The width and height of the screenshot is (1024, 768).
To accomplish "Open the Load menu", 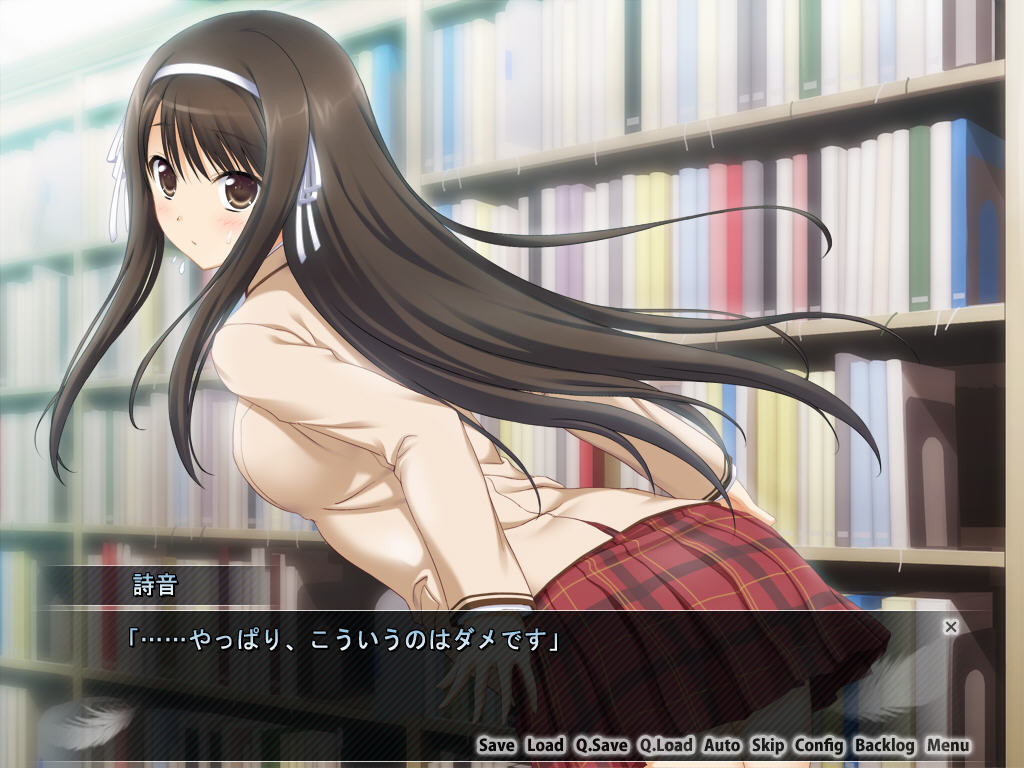I will point(545,745).
